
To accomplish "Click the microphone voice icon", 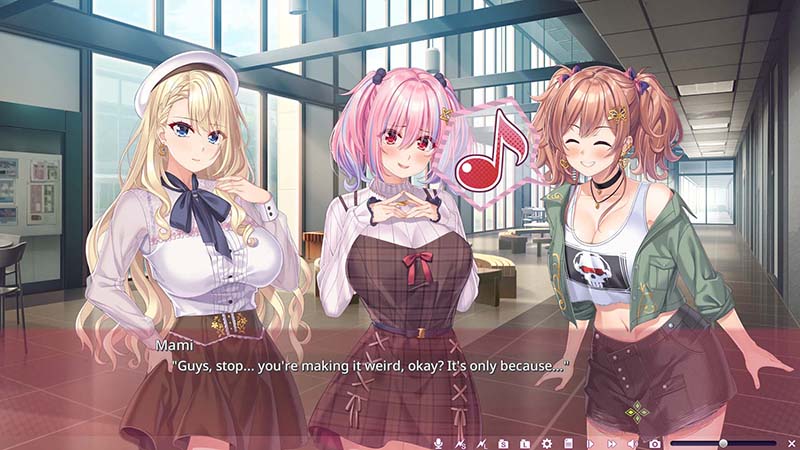I will [437, 443].
